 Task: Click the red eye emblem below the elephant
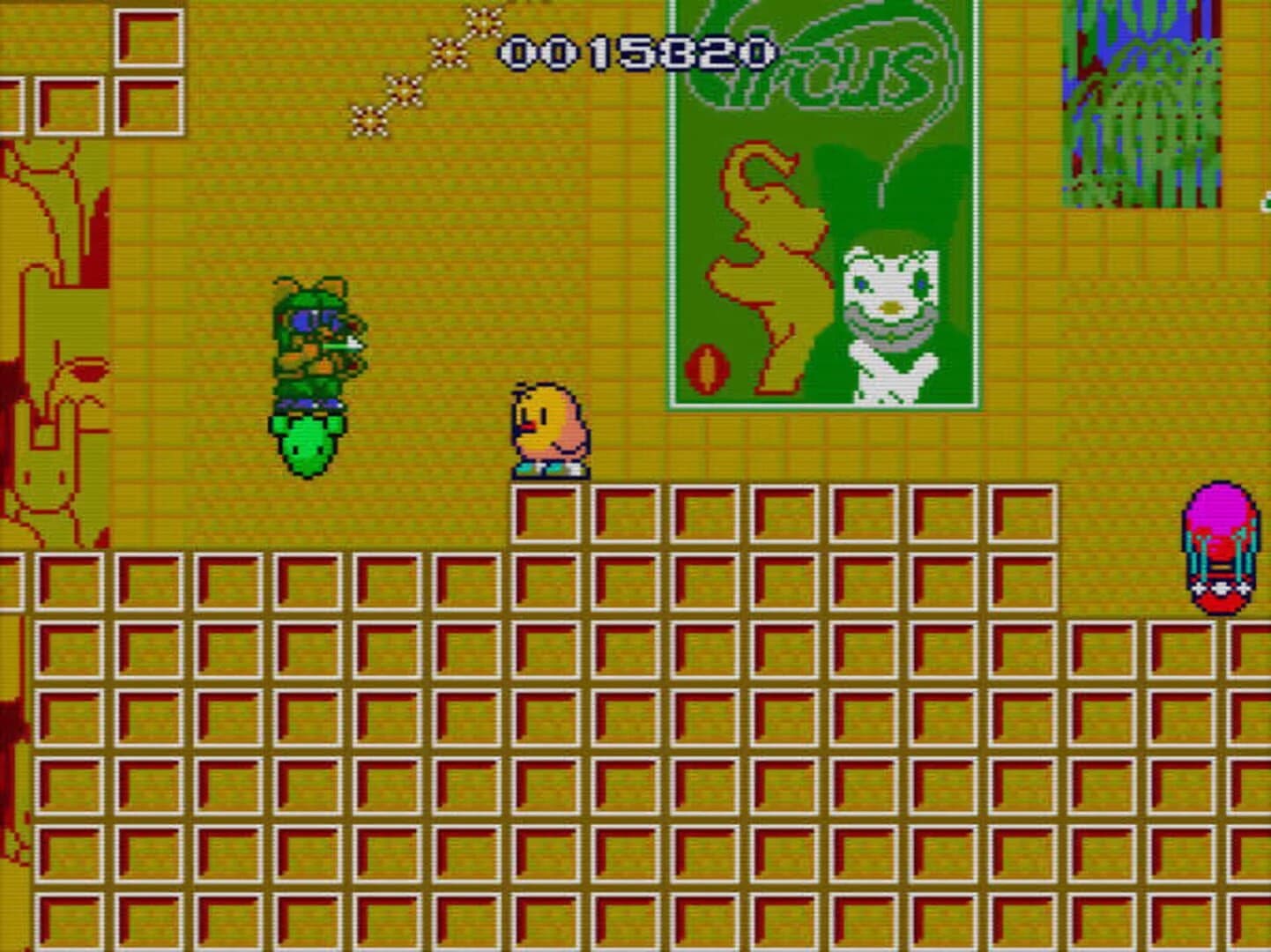click(x=708, y=366)
